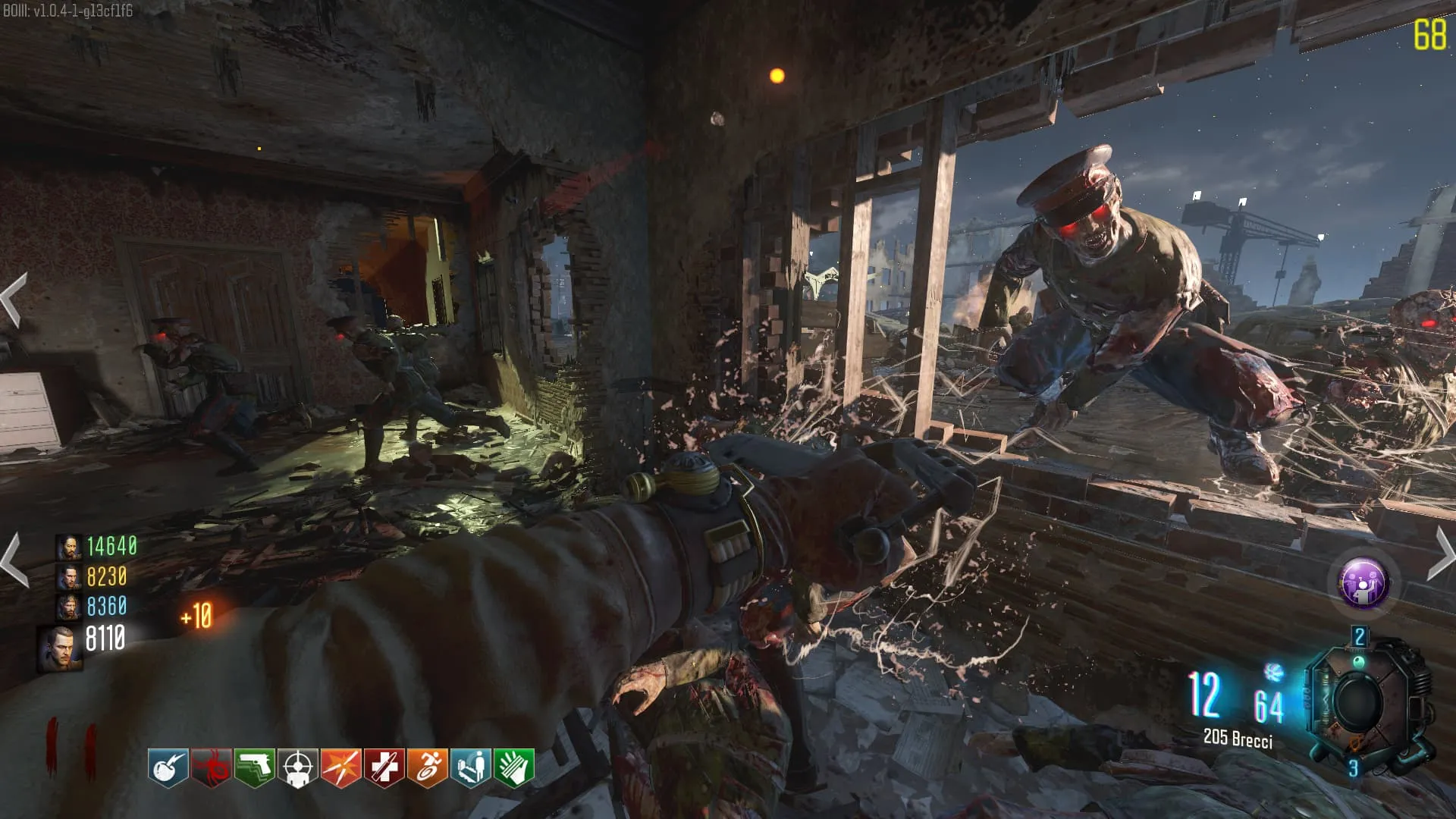1456x819 pixels.
Task: Select your own portrait beside 8110
Action: 60,648
